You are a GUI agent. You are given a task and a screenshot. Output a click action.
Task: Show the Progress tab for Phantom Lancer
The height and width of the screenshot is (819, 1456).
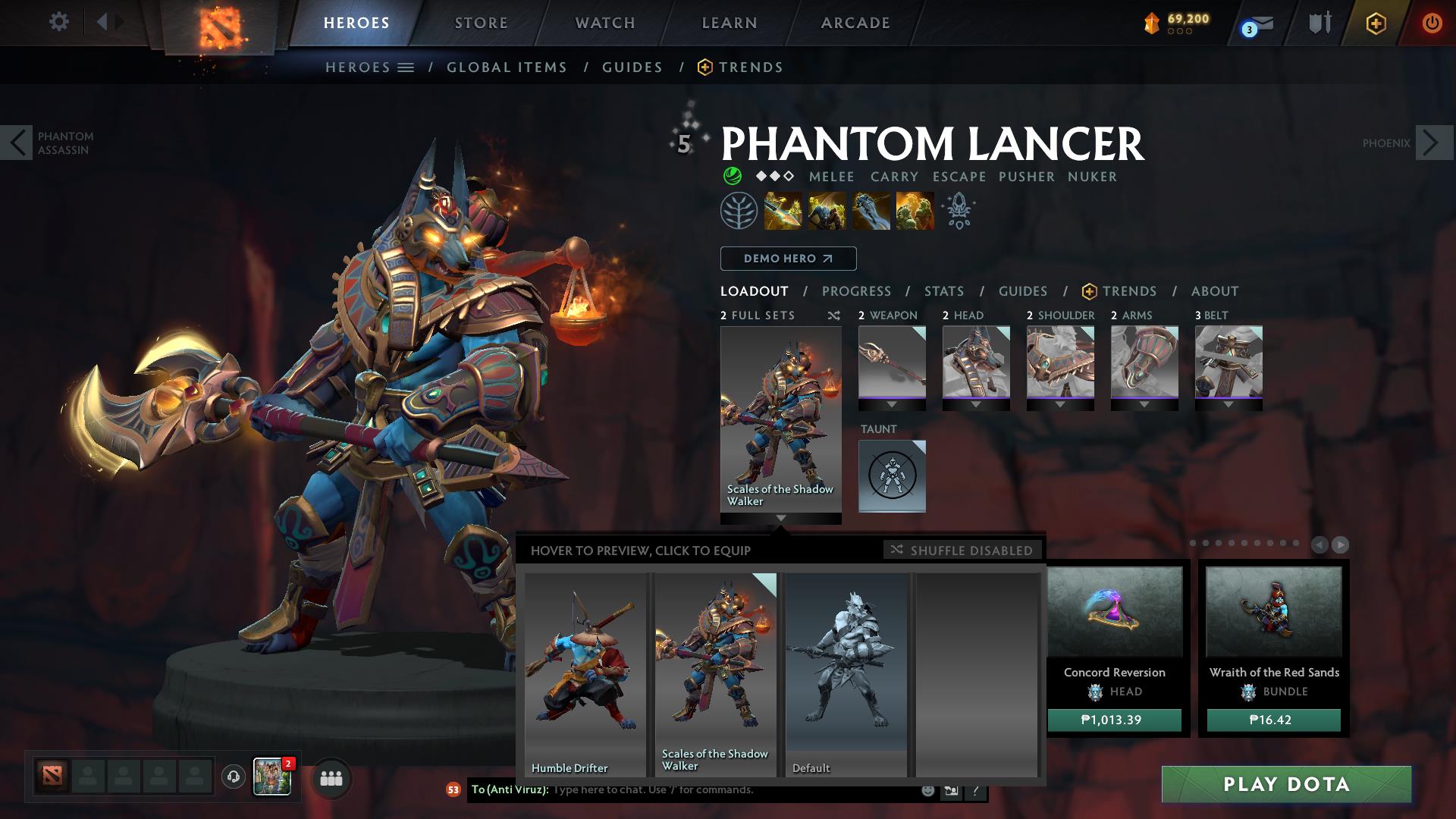856,291
